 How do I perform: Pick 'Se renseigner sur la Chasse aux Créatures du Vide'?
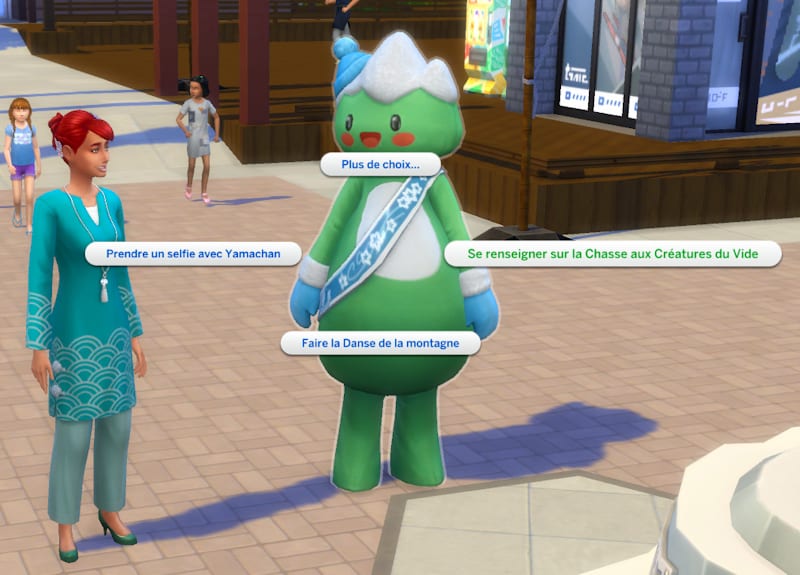pyautogui.click(x=613, y=254)
